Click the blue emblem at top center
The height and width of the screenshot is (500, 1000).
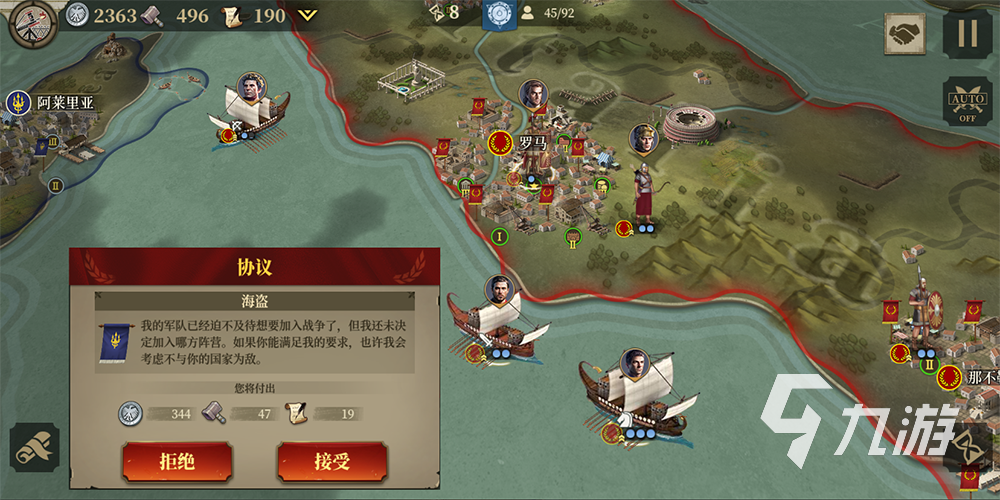pos(498,15)
